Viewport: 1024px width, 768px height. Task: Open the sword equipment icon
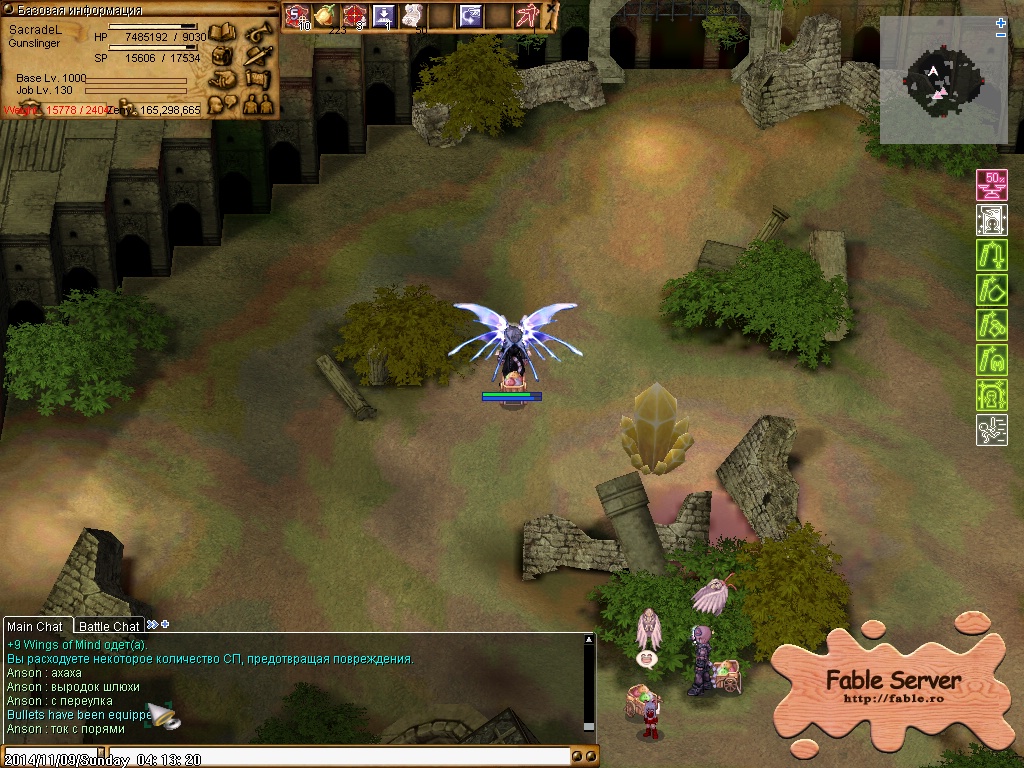259,55
